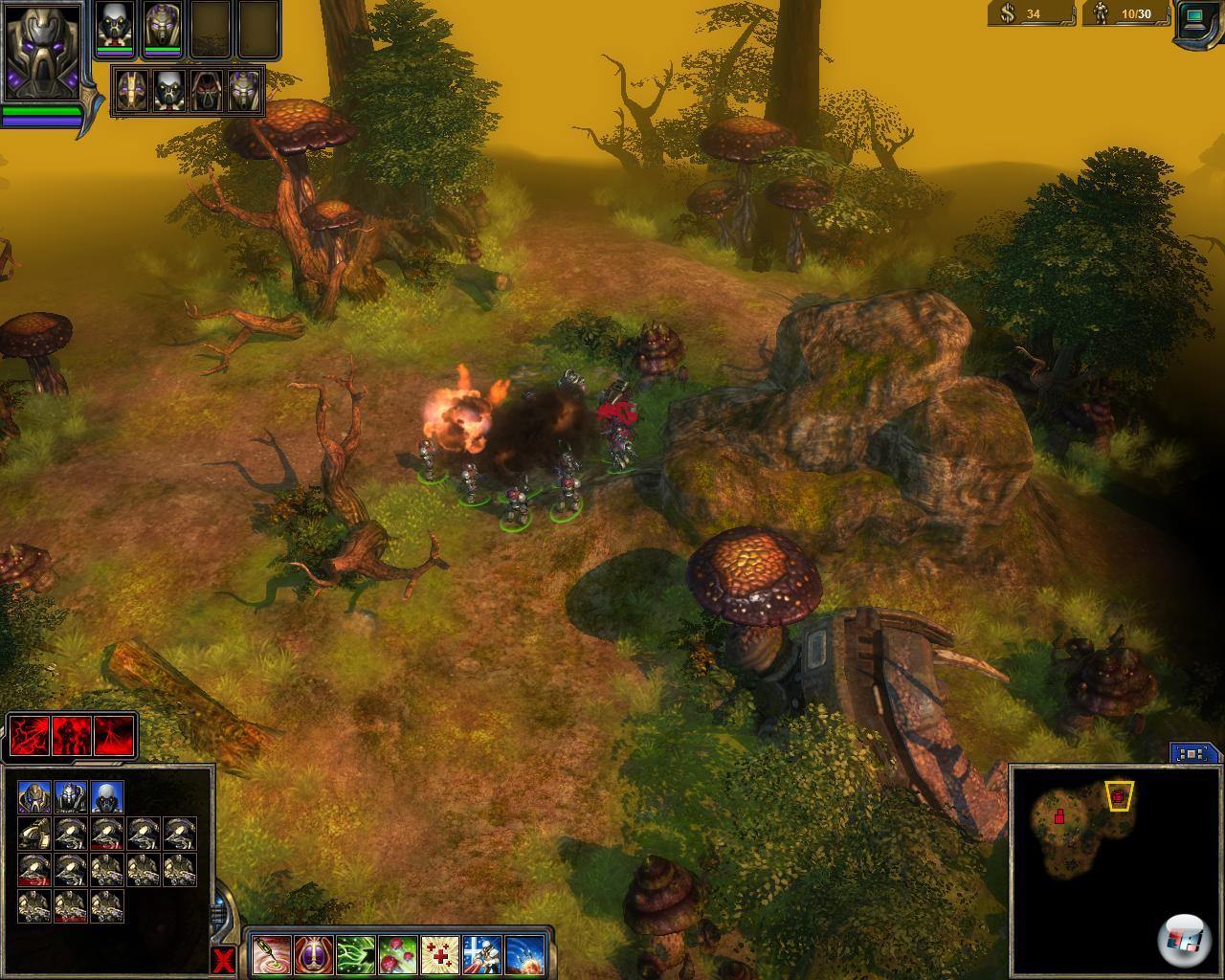Viewport: 1225px width, 980px height.
Task: Activate the red soldiers squad ability
Action: [x=73, y=736]
